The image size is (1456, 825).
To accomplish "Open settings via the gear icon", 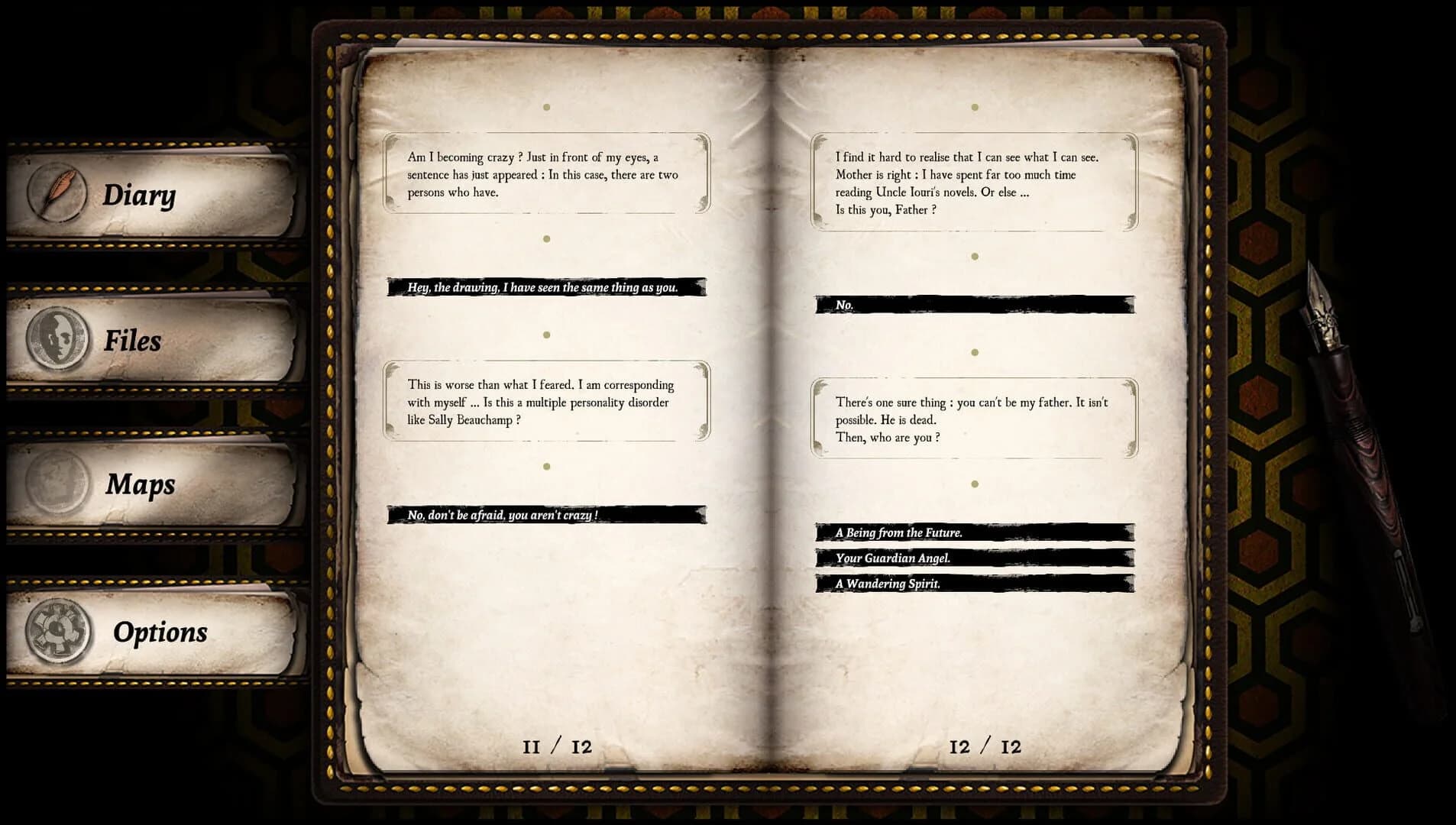I will click(x=57, y=632).
